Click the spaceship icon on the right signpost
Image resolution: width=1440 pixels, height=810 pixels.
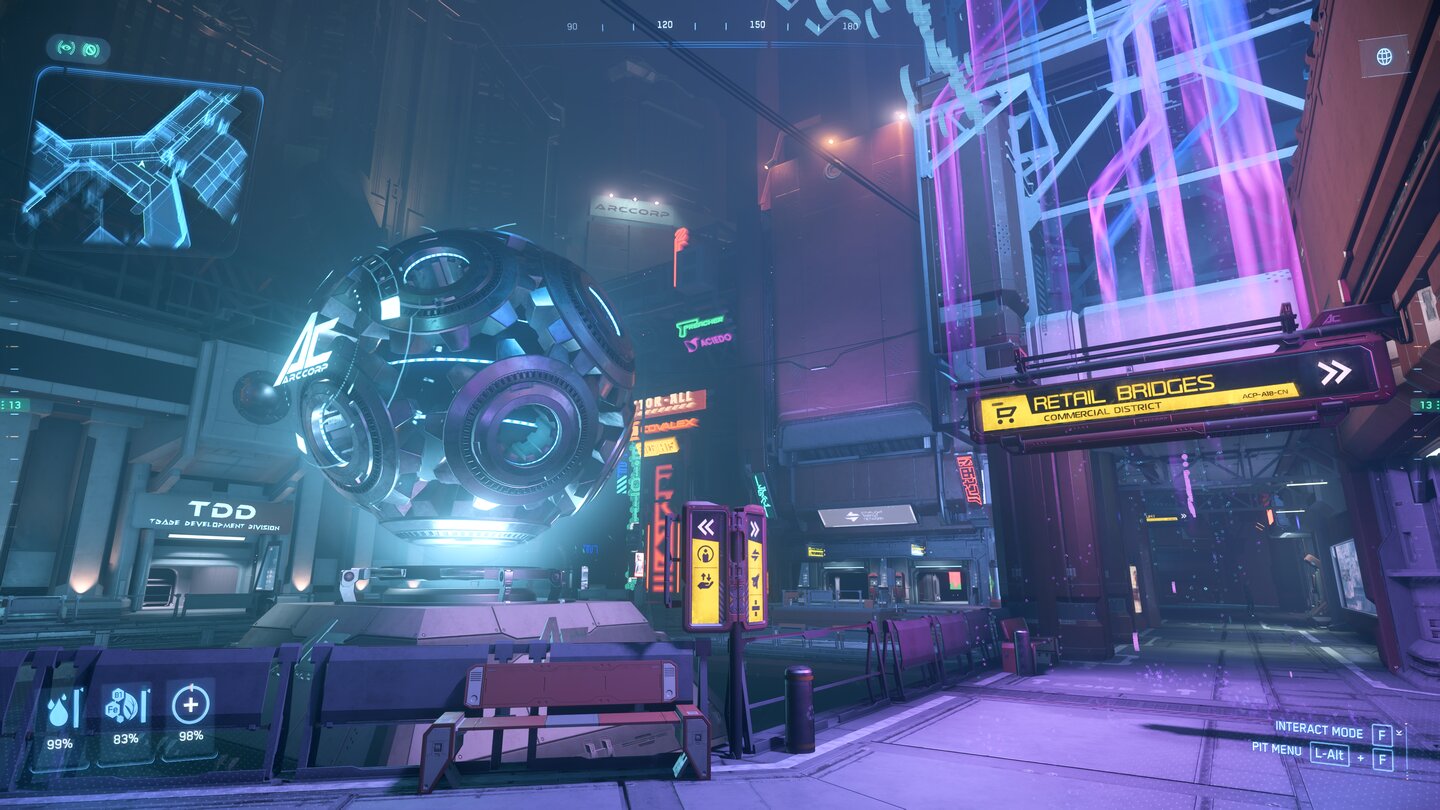pyautogui.click(x=755, y=578)
